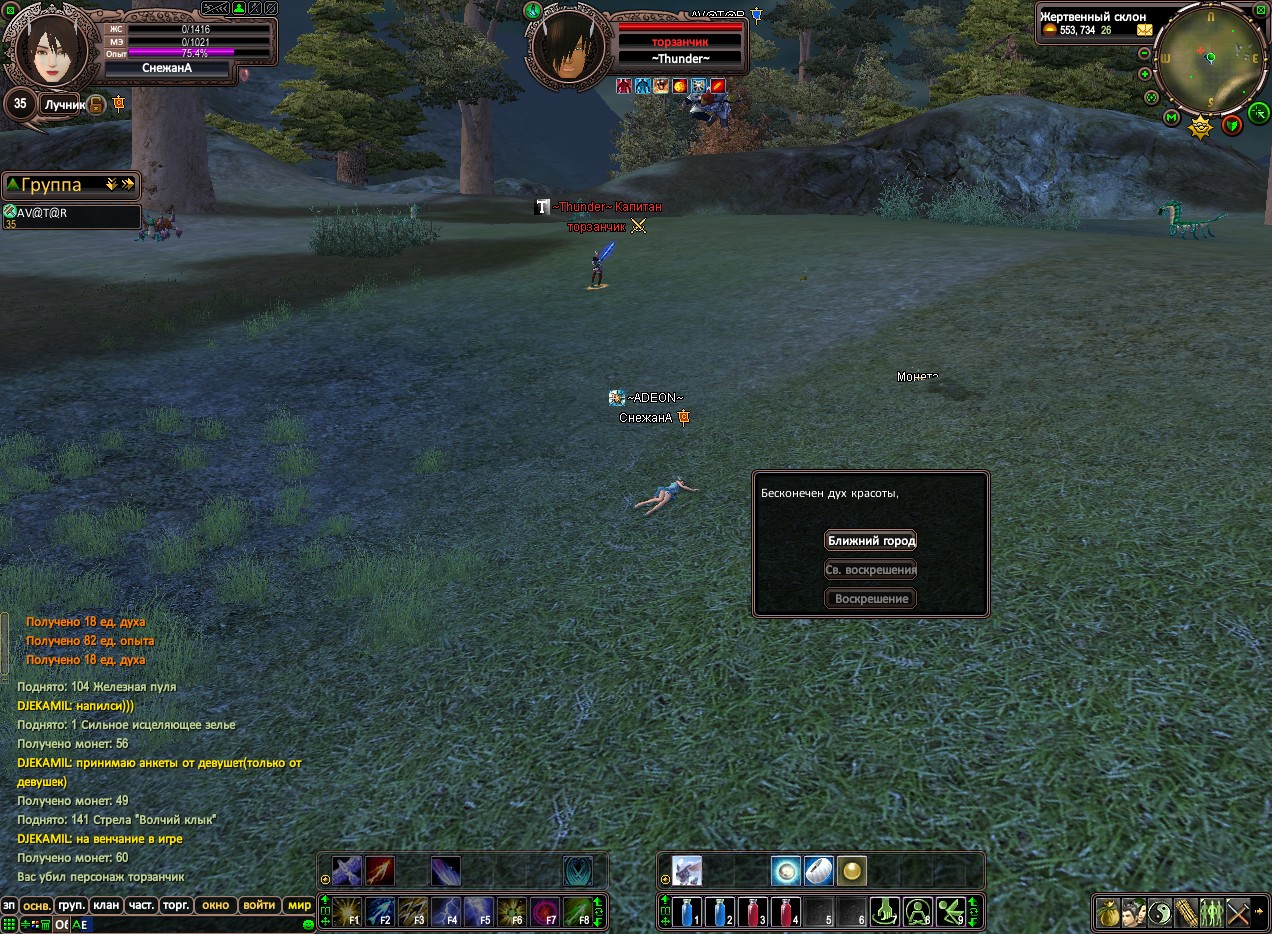Use the F7 pink orb skill
Image resolution: width=1272 pixels, height=934 pixels.
pyautogui.click(x=545, y=912)
